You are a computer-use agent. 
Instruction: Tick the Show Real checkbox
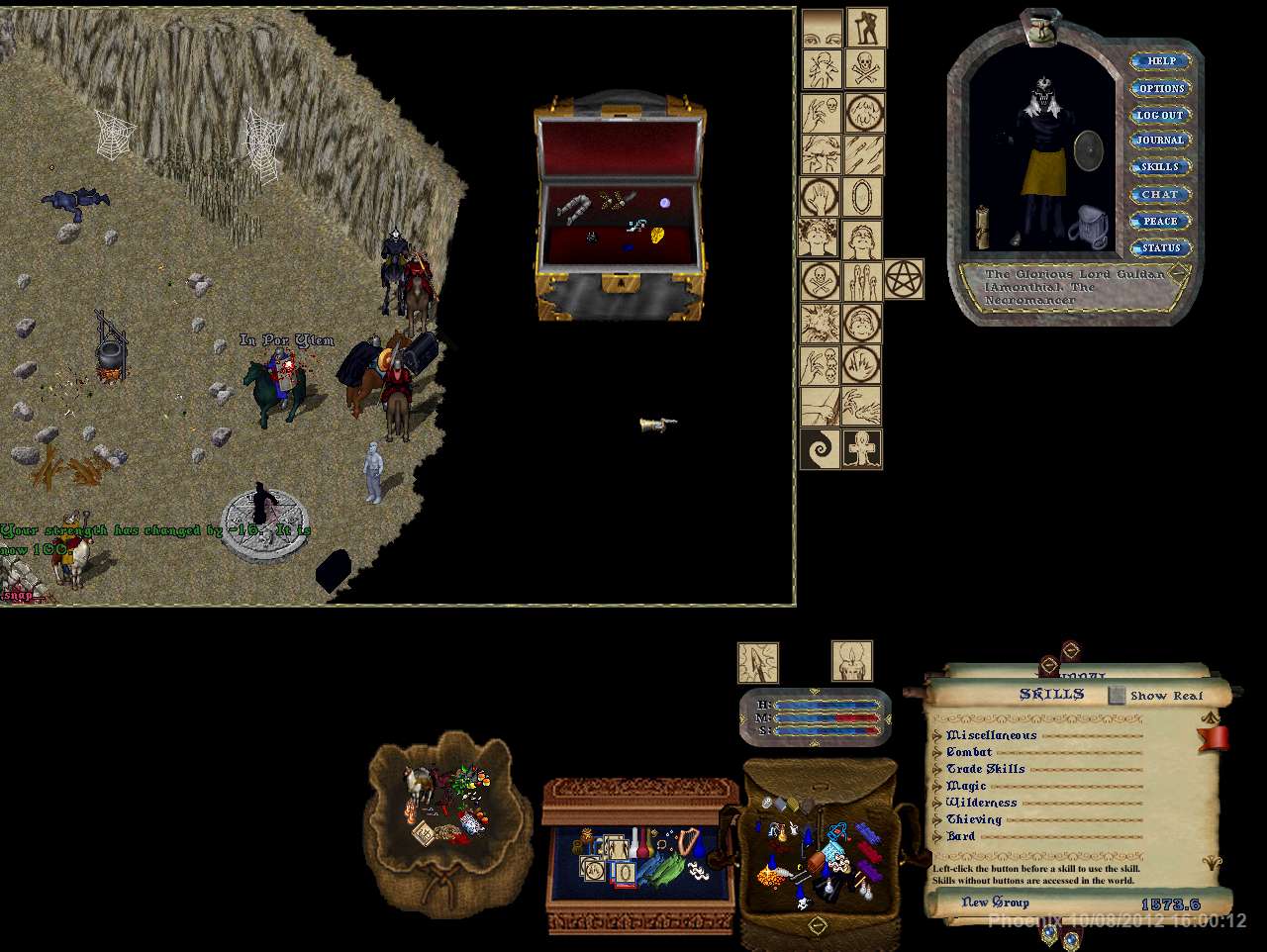pyautogui.click(x=1117, y=696)
